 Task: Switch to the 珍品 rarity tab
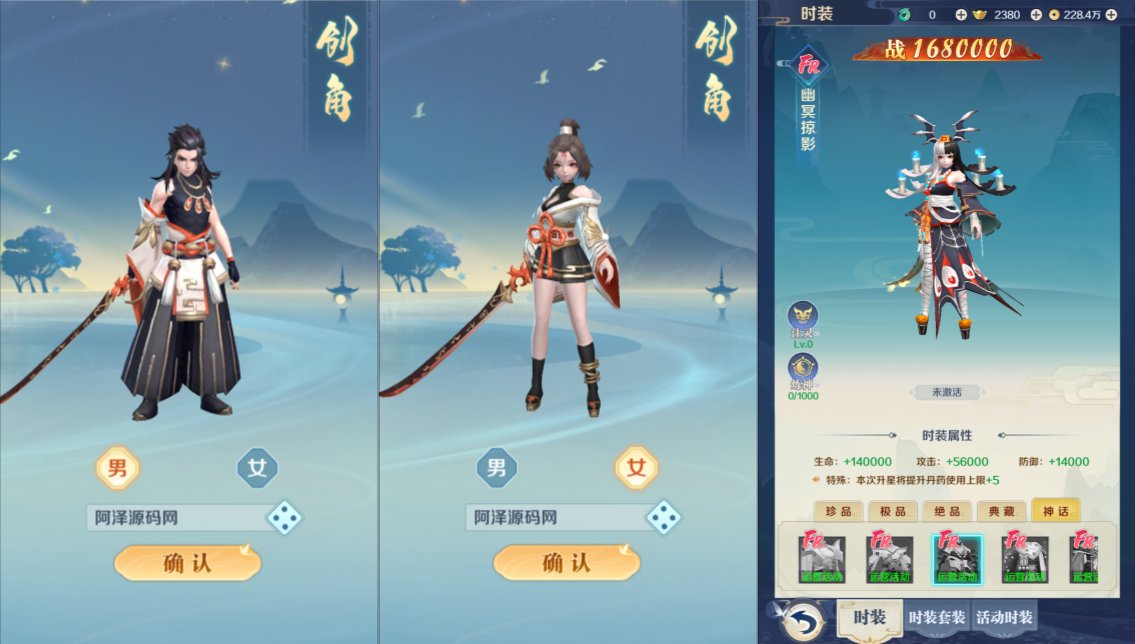839,511
